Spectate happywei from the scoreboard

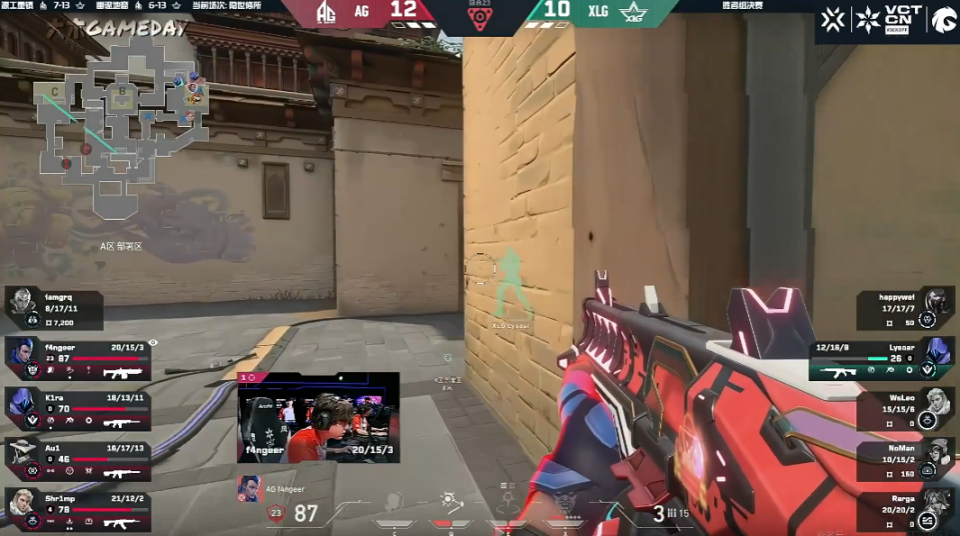(905, 309)
